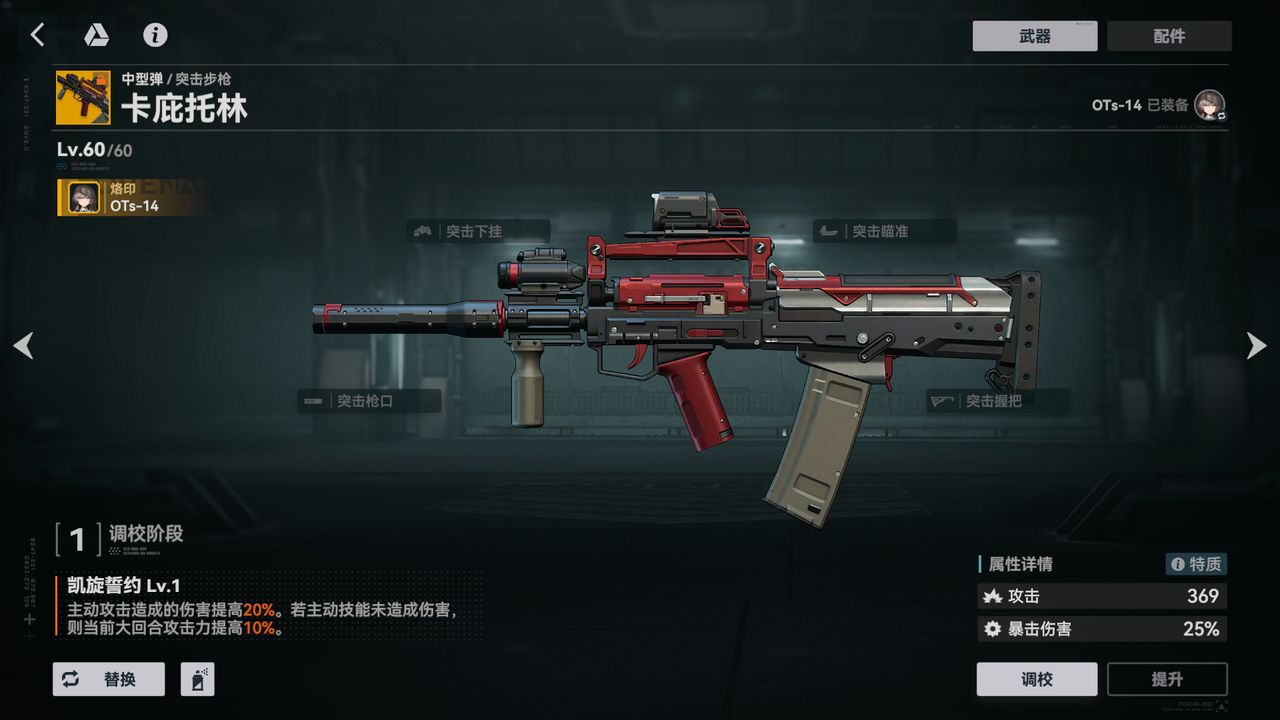The width and height of the screenshot is (1280, 720).
Task: Open the 烙印 OTs-14 imprint badge
Action: pos(132,198)
